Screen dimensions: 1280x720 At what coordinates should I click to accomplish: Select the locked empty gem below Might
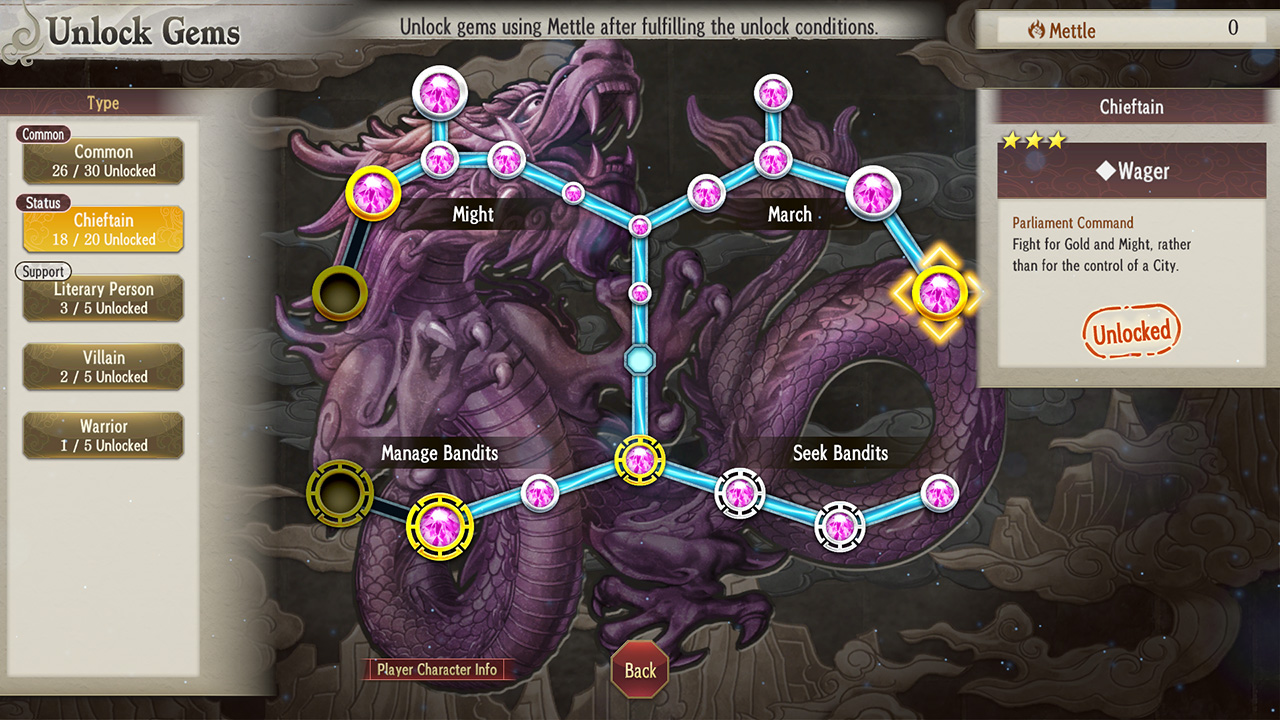click(340, 293)
